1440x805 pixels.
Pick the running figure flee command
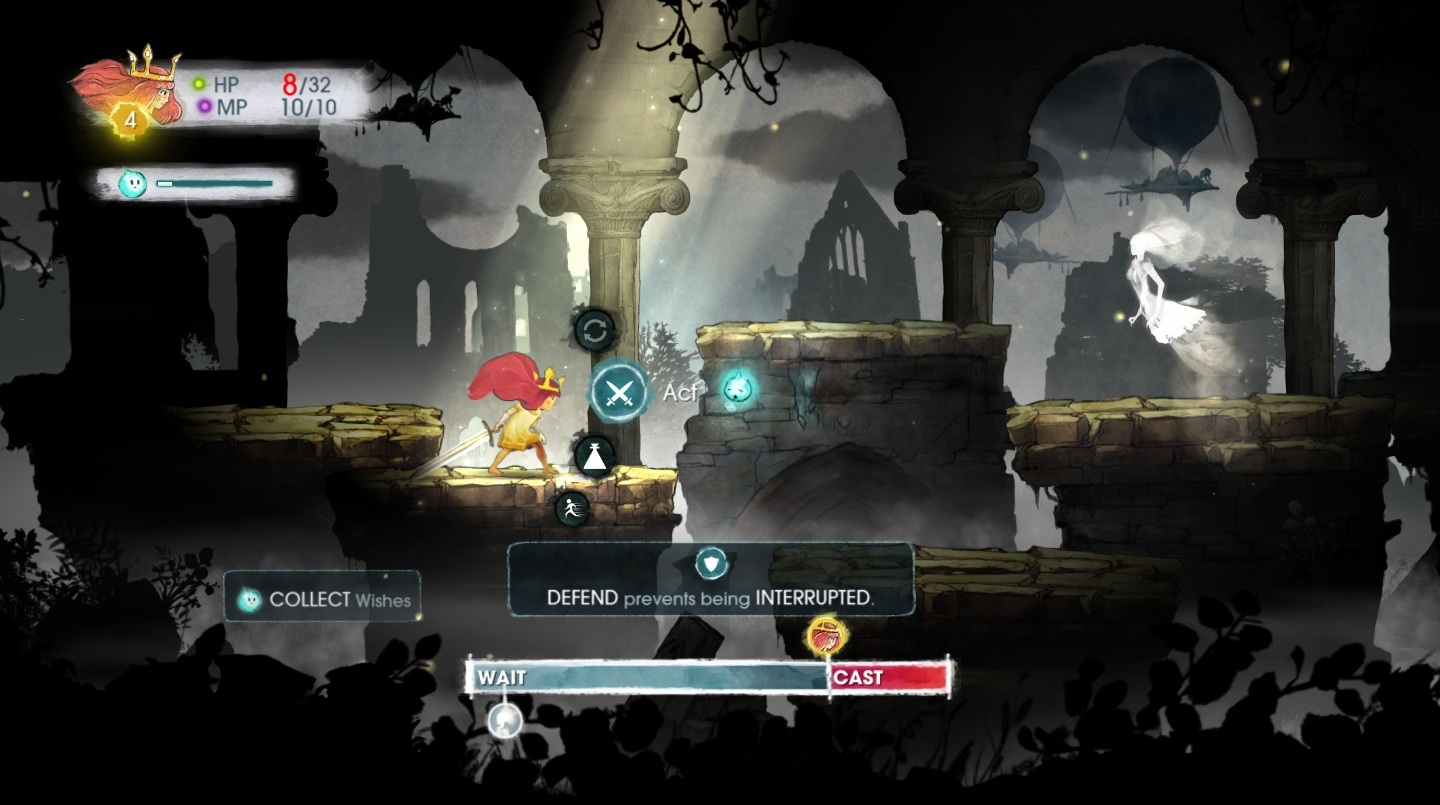[x=572, y=508]
